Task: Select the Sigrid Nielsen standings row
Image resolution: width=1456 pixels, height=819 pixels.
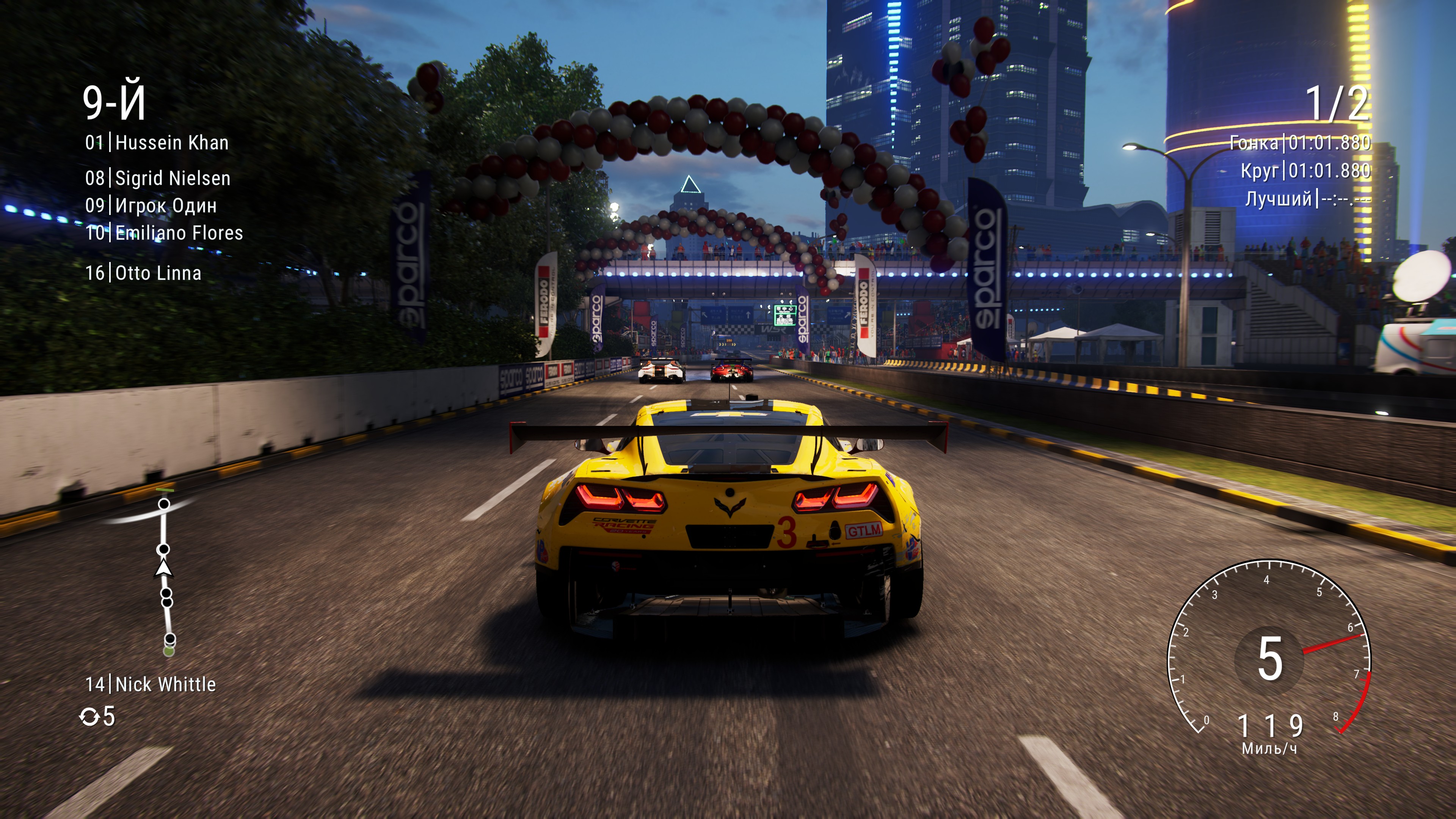Action: point(158,179)
